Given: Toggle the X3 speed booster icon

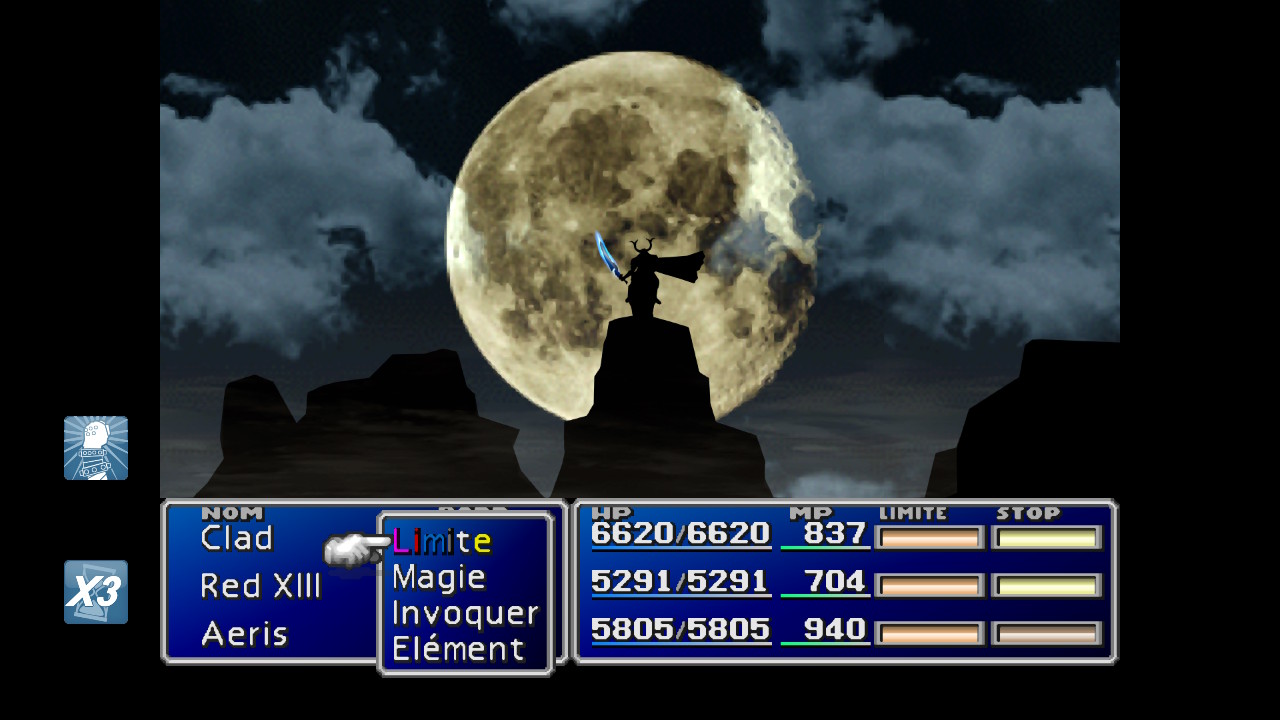Looking at the screenshot, I should tap(96, 592).
